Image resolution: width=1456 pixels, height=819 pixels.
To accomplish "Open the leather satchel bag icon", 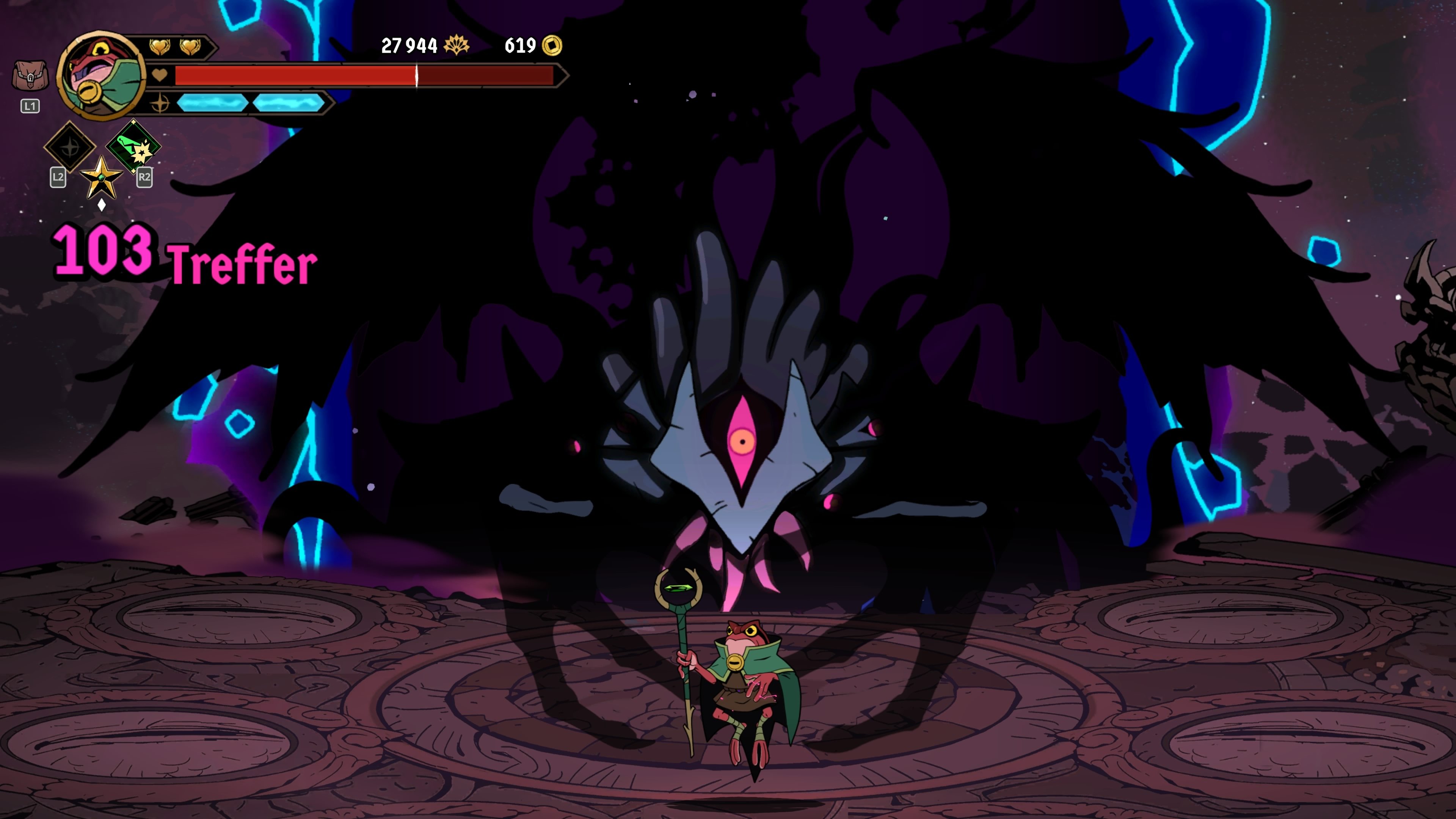I will point(30,76).
